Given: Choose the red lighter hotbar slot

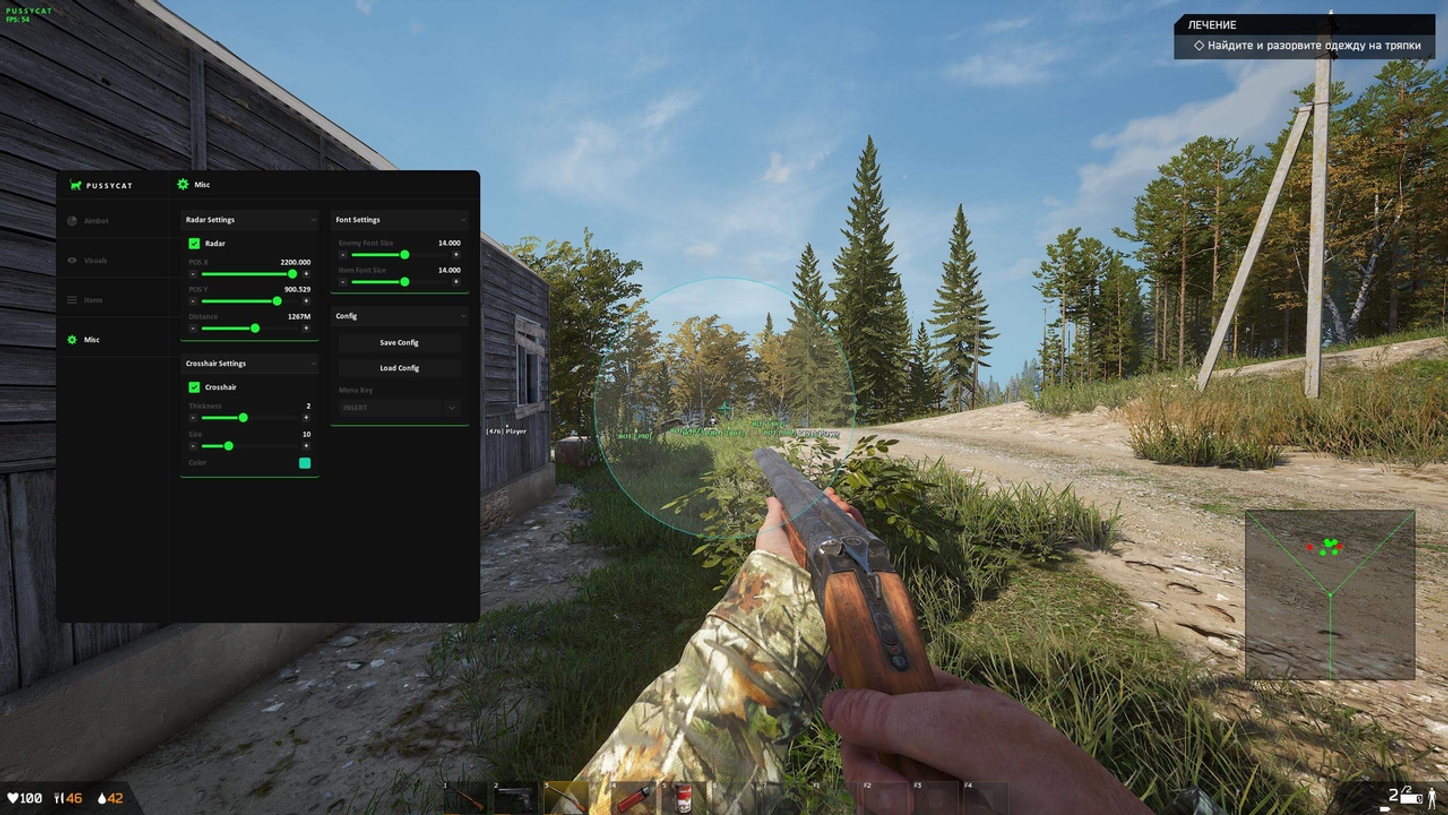Looking at the screenshot, I should (x=634, y=798).
